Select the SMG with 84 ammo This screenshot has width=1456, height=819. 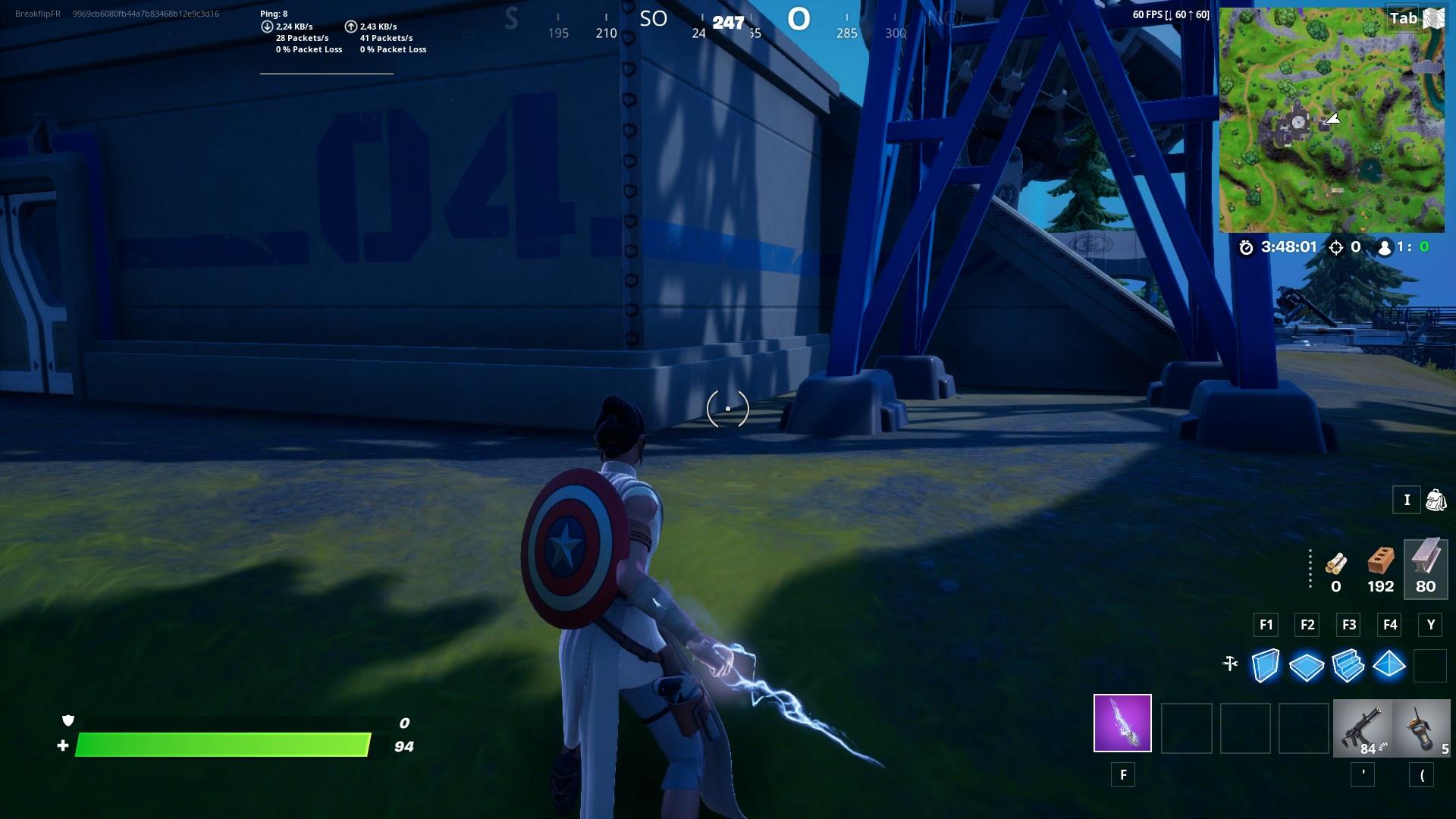1363,728
